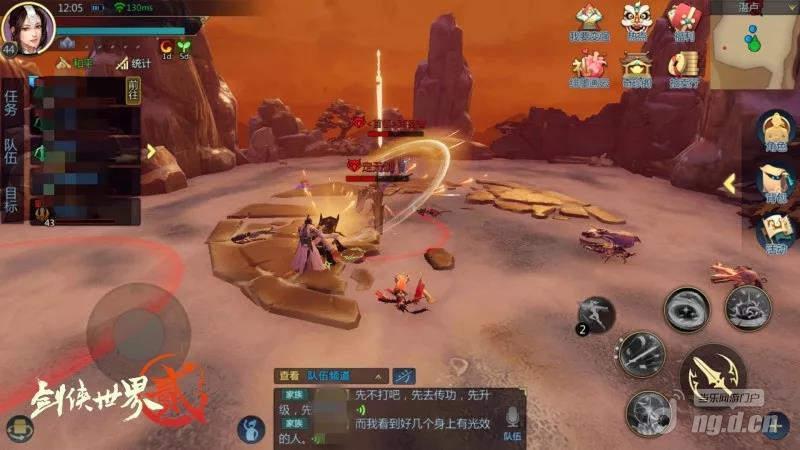
Task: Switch to the 任务 quest tab
Action: [x=11, y=102]
